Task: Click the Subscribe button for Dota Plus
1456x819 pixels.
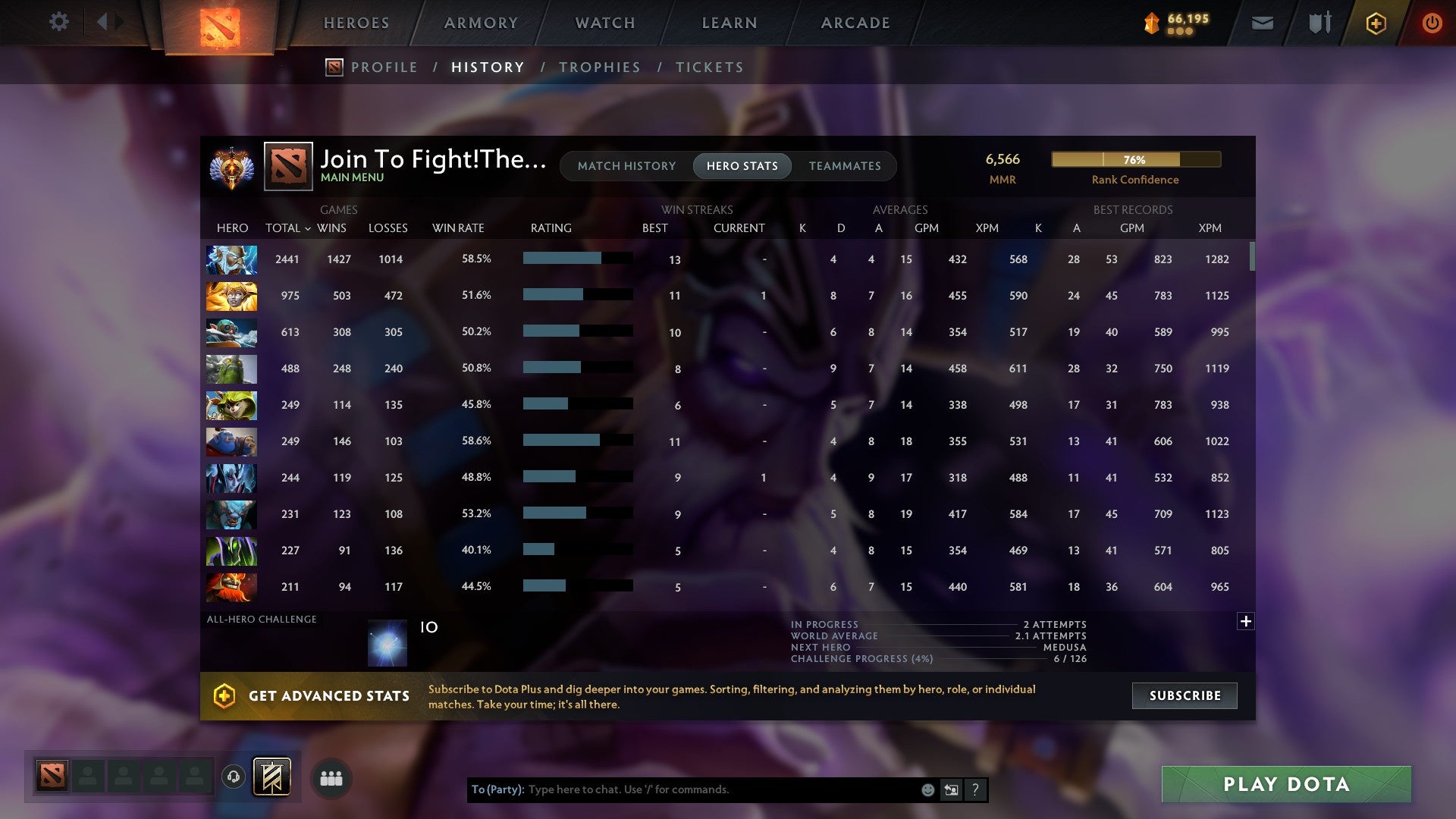Action: click(1184, 695)
